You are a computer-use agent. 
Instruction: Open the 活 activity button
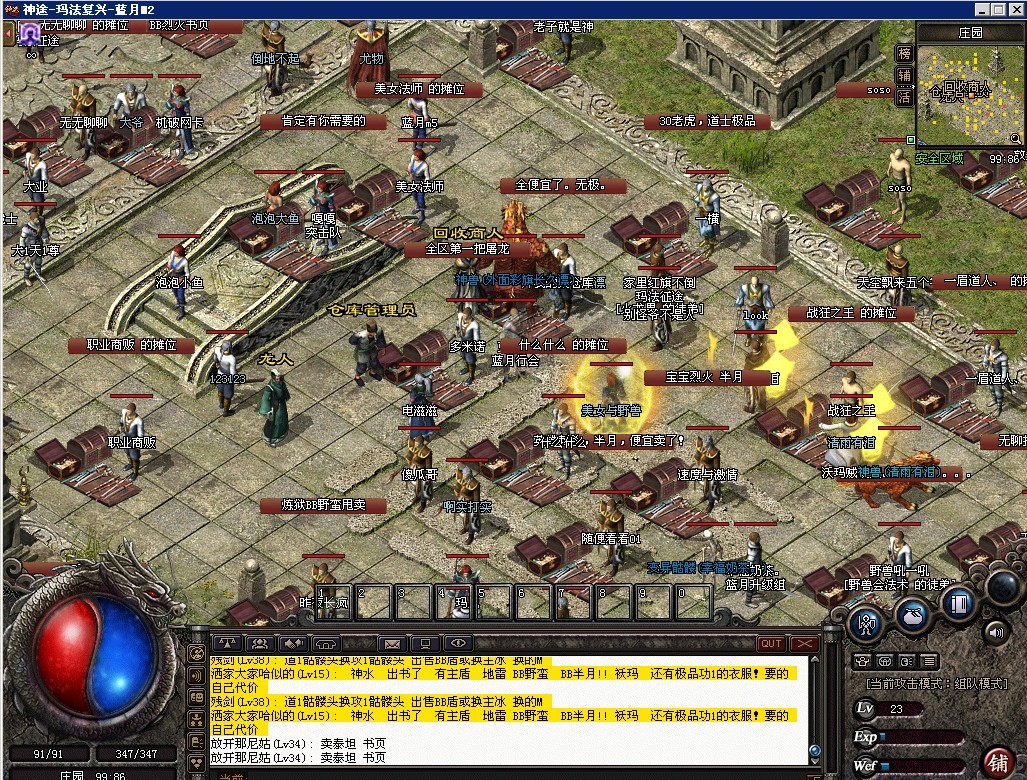pyautogui.click(x=904, y=97)
